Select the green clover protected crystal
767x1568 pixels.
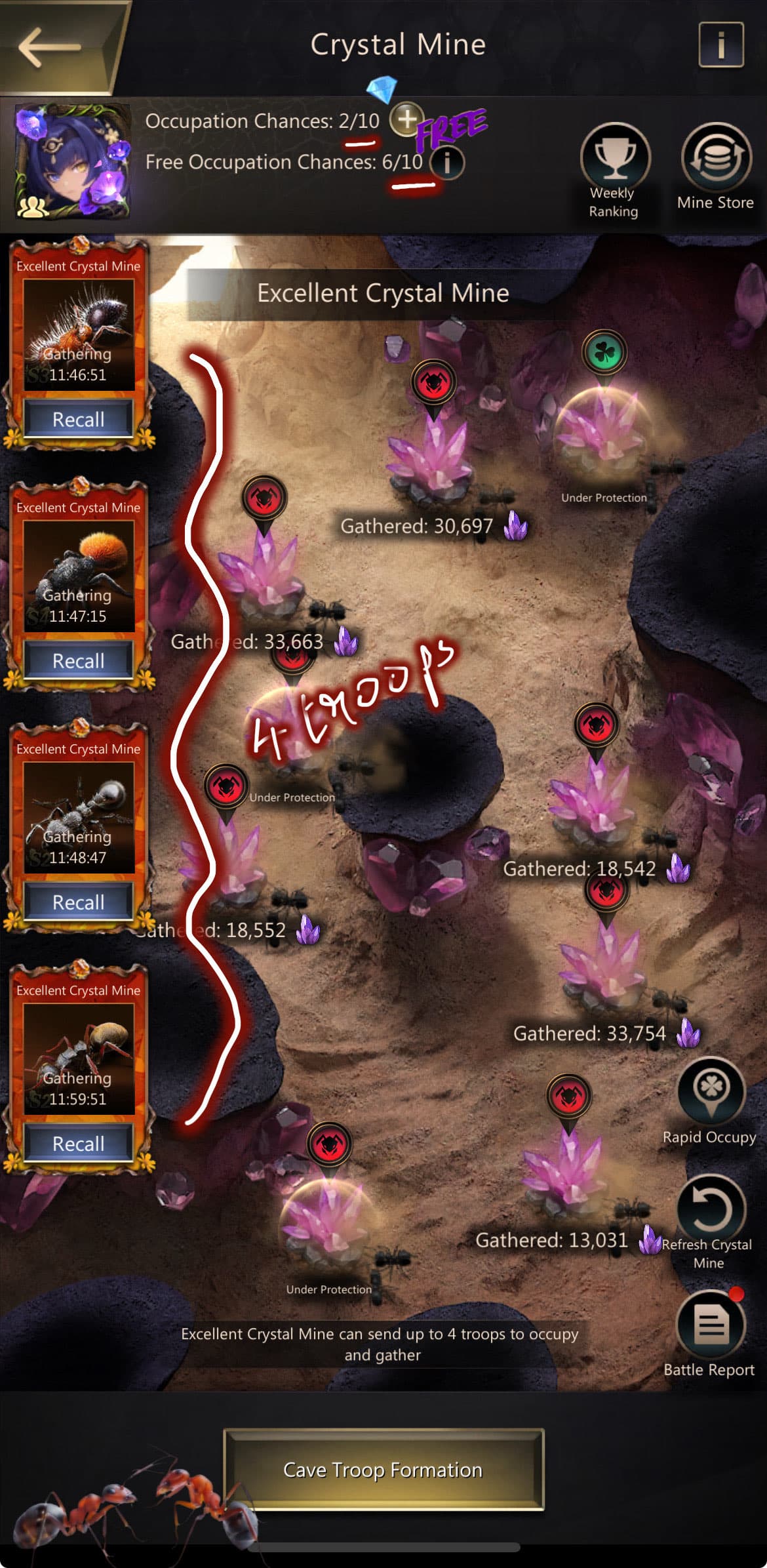point(603,426)
